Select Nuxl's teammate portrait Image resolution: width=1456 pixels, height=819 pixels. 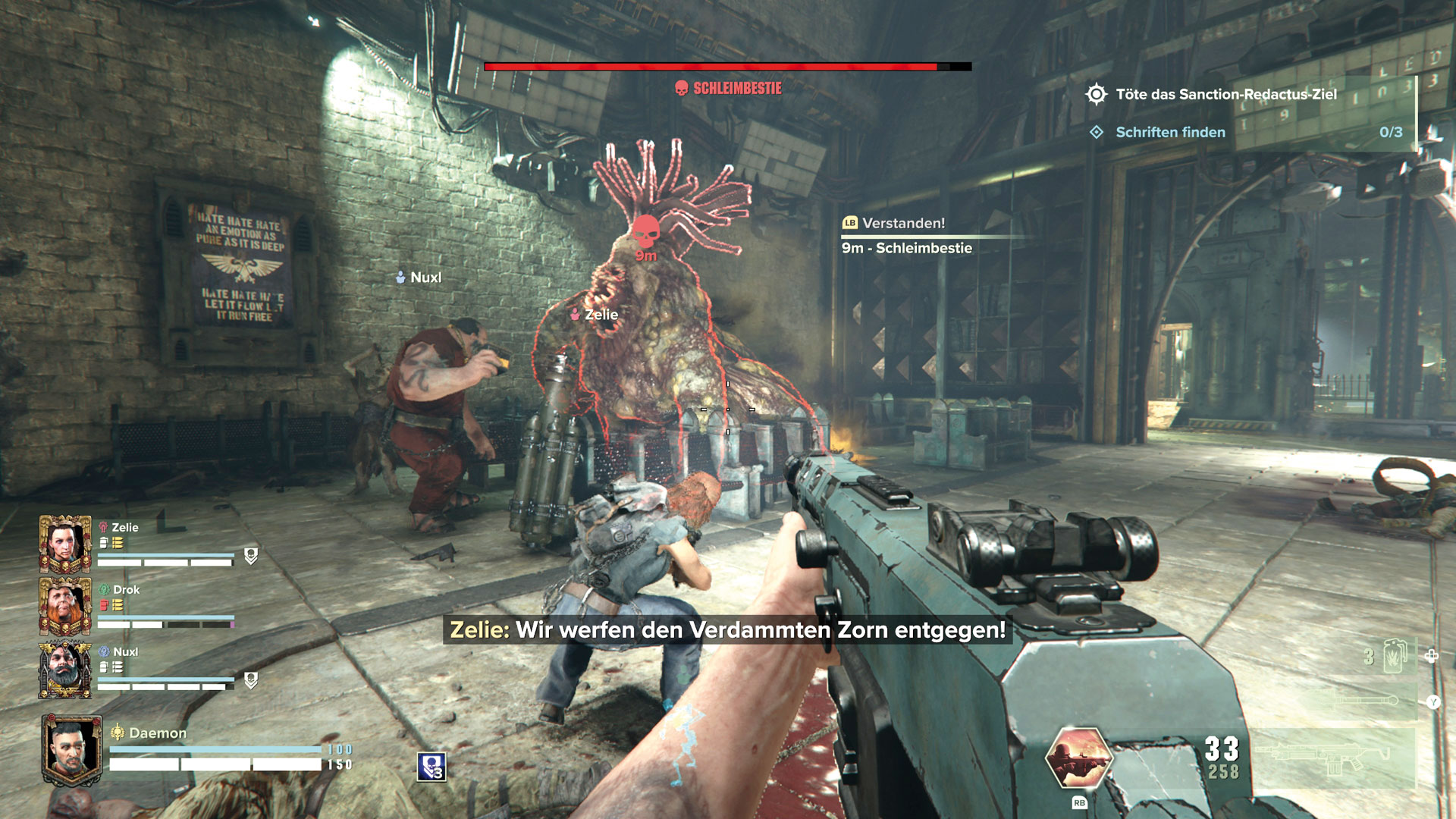65,669
